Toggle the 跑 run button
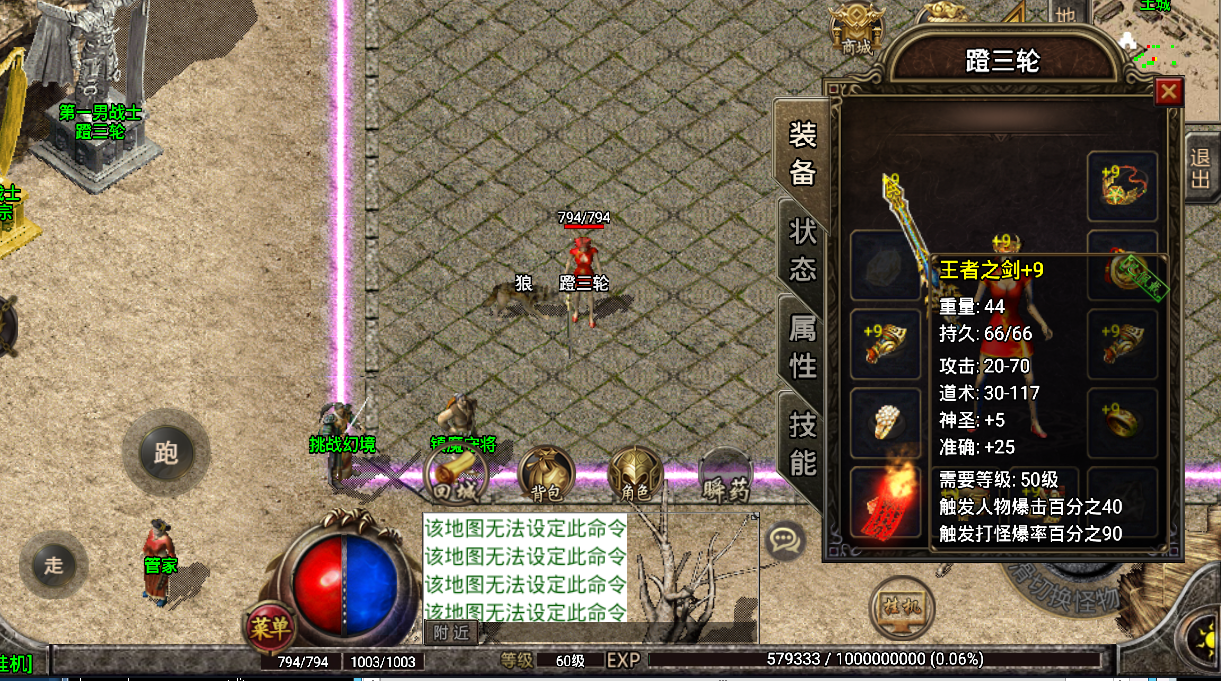Viewport: 1221px width, 681px height. pyautogui.click(x=166, y=453)
